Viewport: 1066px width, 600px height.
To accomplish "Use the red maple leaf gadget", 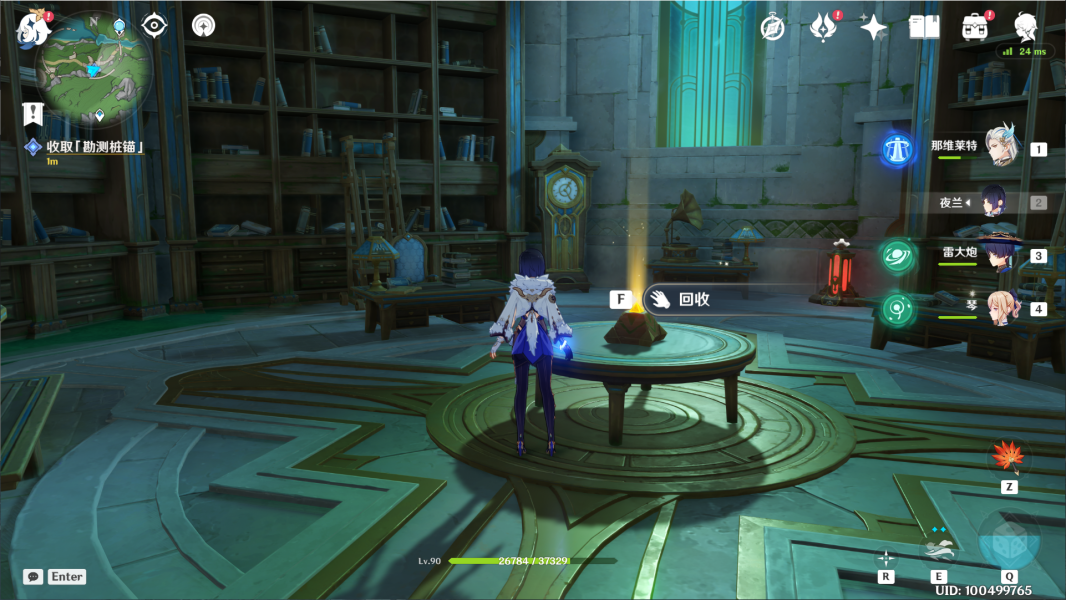I will (x=1008, y=457).
